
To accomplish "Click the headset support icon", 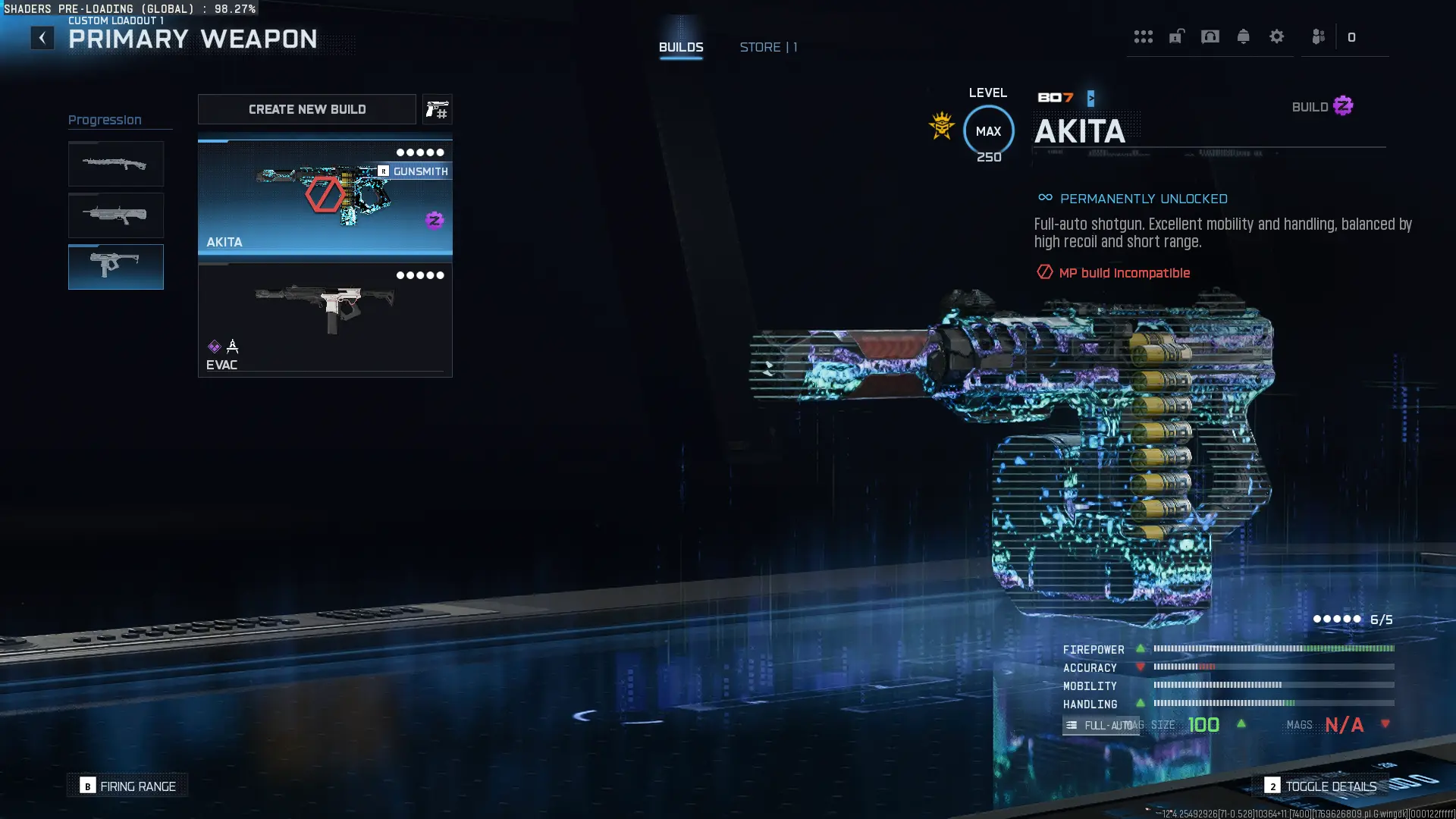I will click(1210, 37).
